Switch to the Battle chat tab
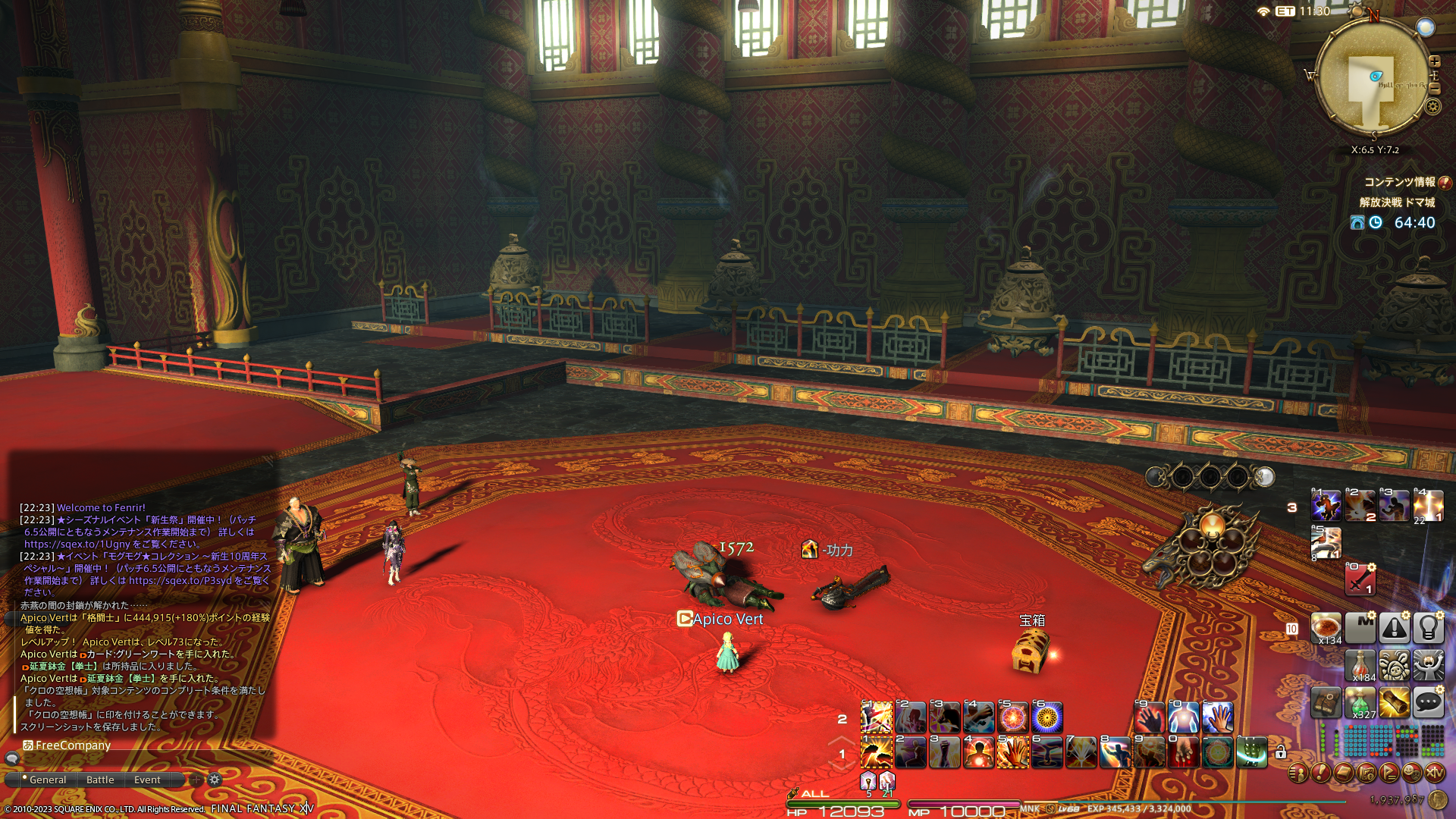1456x819 pixels. coord(100,780)
